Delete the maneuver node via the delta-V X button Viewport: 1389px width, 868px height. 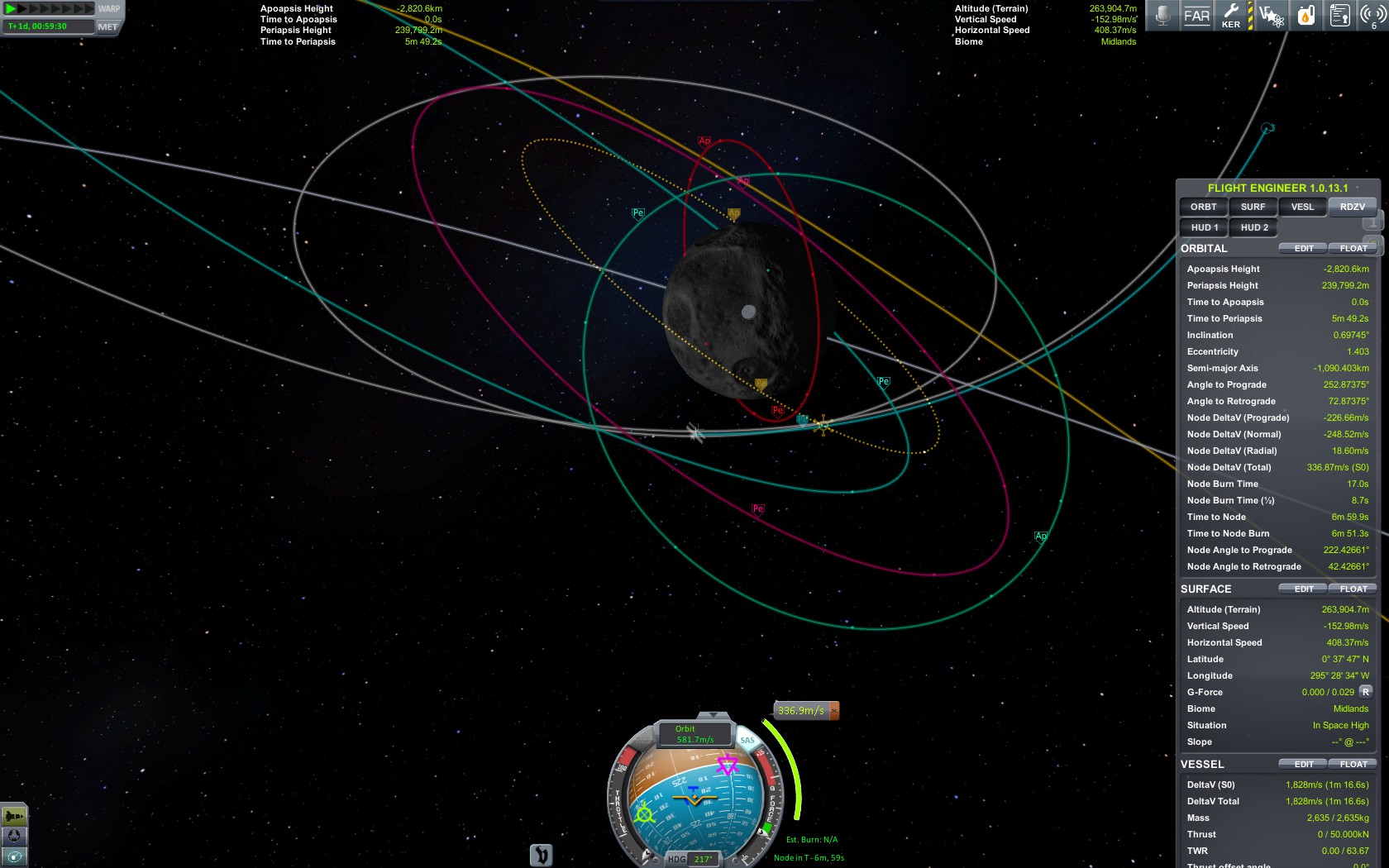[x=834, y=710]
